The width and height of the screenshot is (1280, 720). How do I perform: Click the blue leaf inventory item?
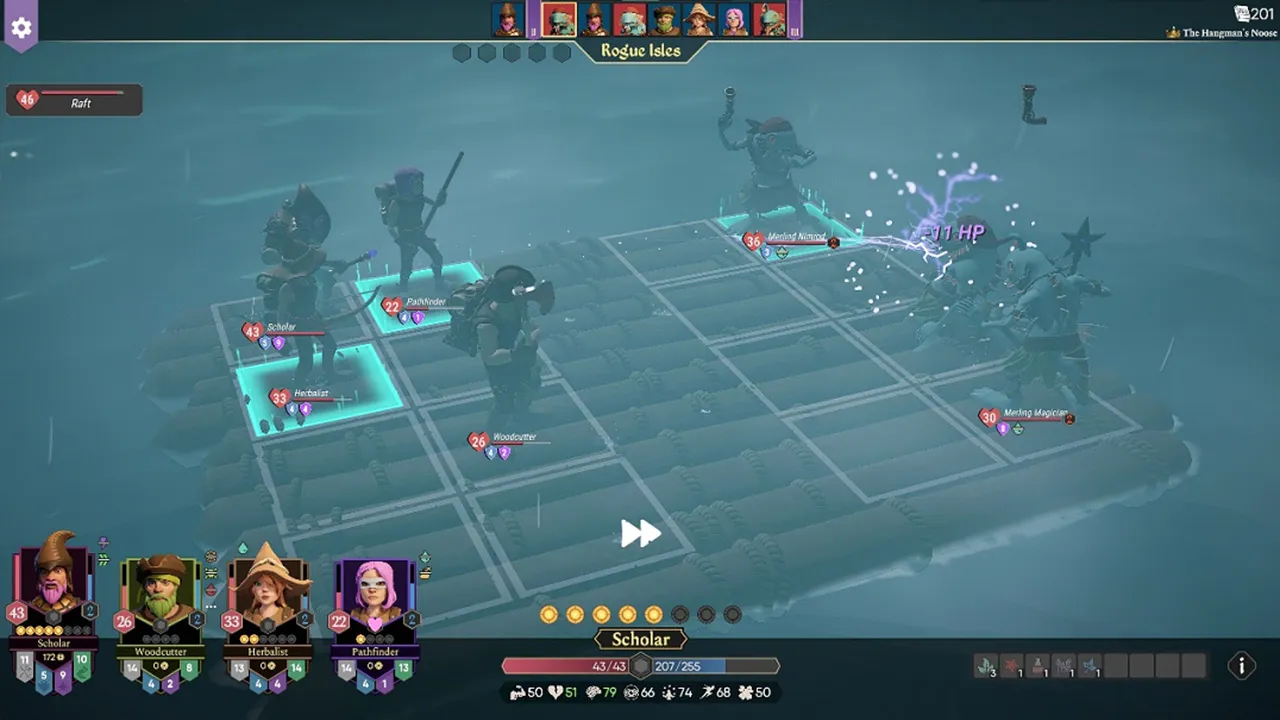tap(1090, 664)
